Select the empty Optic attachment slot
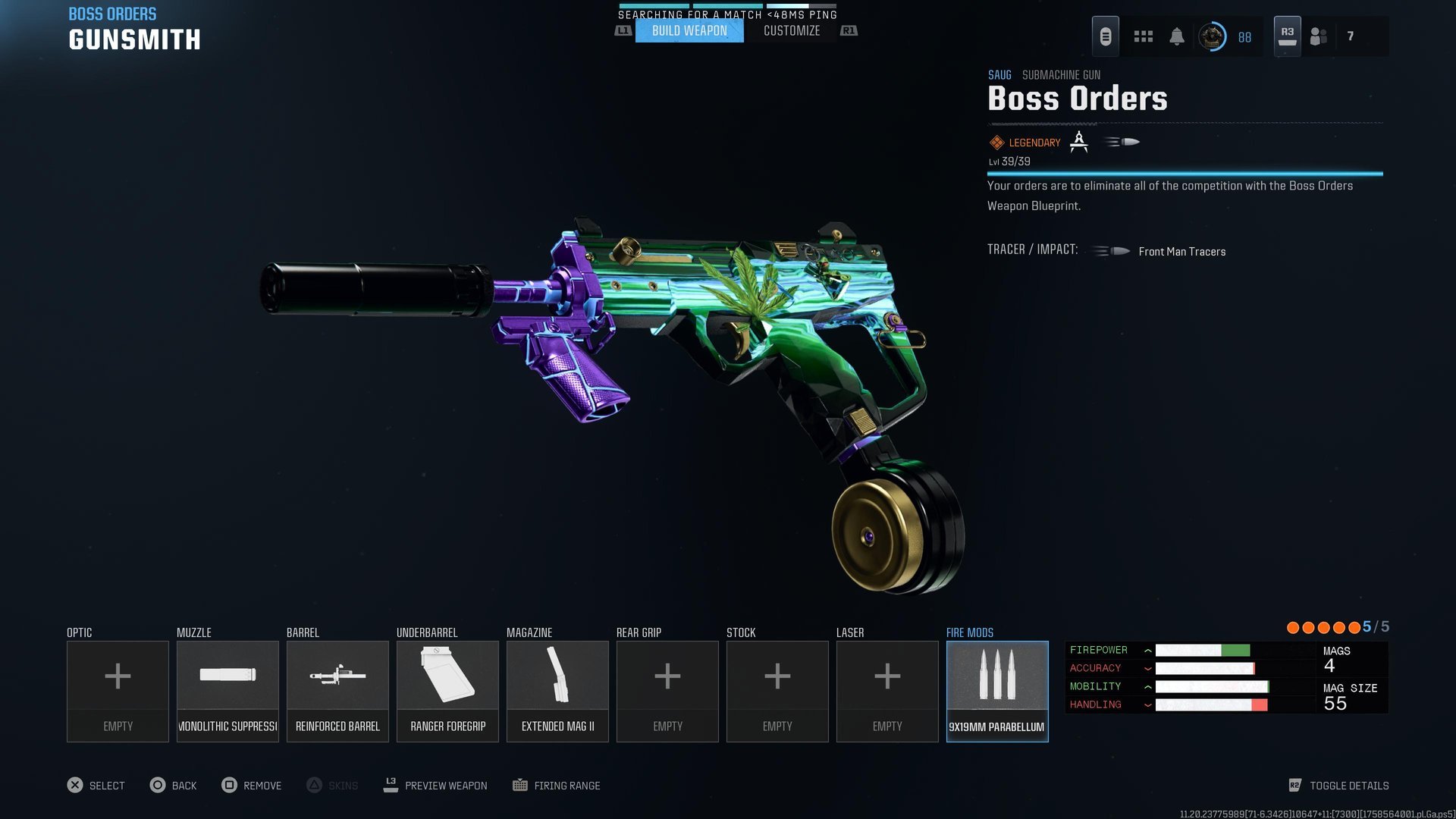Image resolution: width=1456 pixels, height=819 pixels. pyautogui.click(x=118, y=691)
